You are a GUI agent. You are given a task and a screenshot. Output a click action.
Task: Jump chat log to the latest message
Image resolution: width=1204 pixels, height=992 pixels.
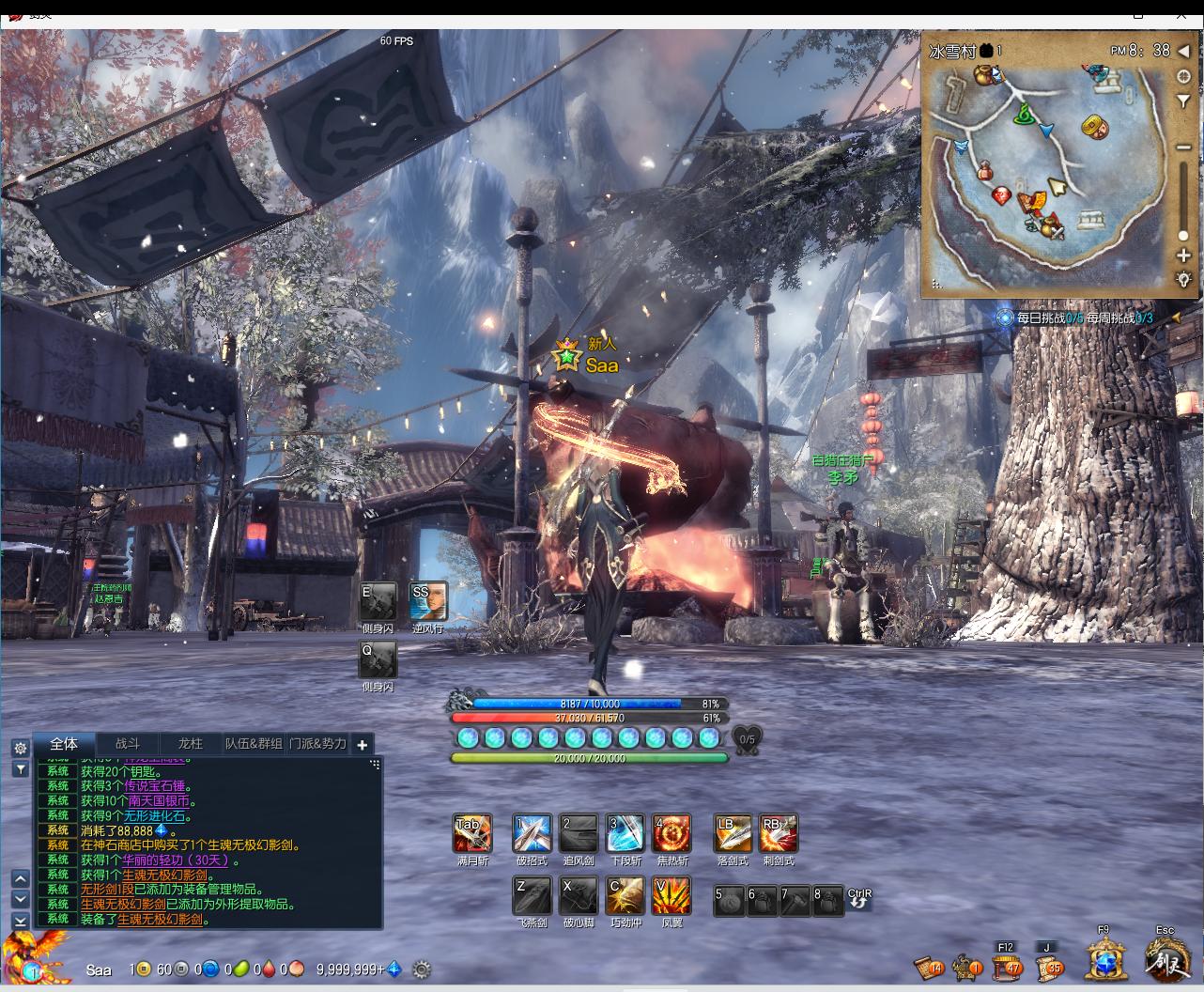(x=20, y=921)
